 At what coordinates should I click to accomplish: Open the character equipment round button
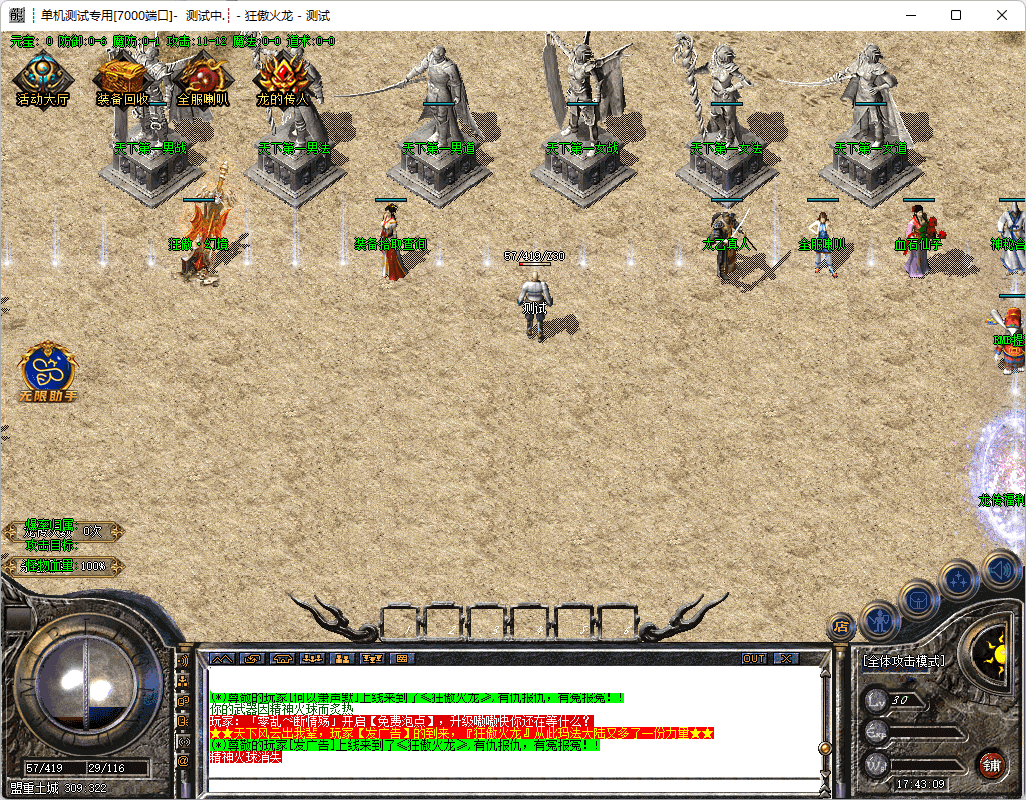pyautogui.click(x=879, y=619)
